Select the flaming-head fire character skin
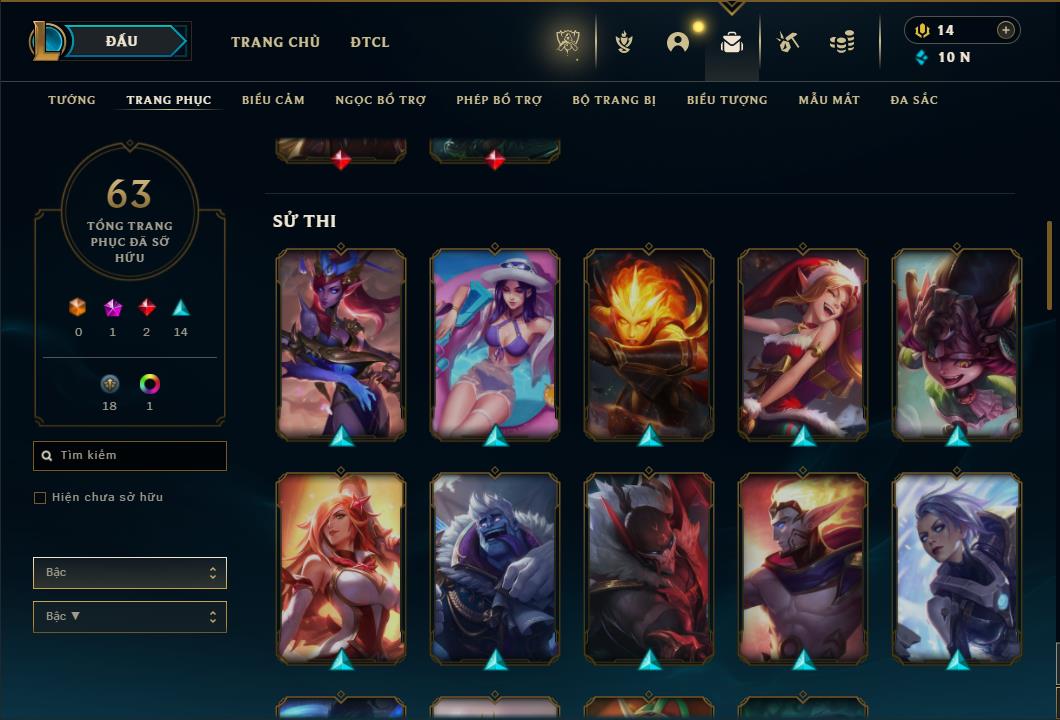Viewport: 1060px width, 720px height. click(649, 343)
